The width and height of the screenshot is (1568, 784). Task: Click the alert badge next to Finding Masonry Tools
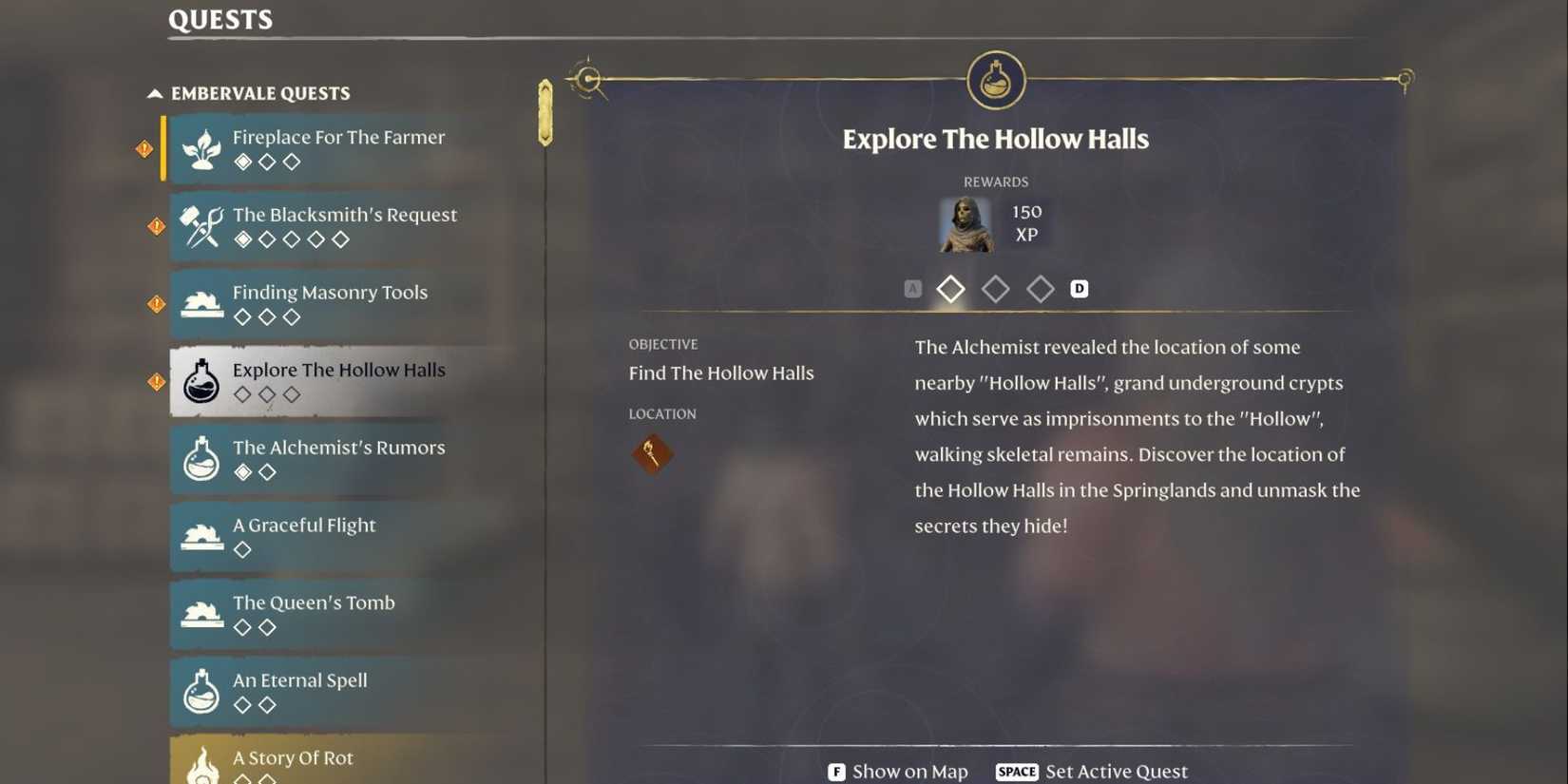156,304
